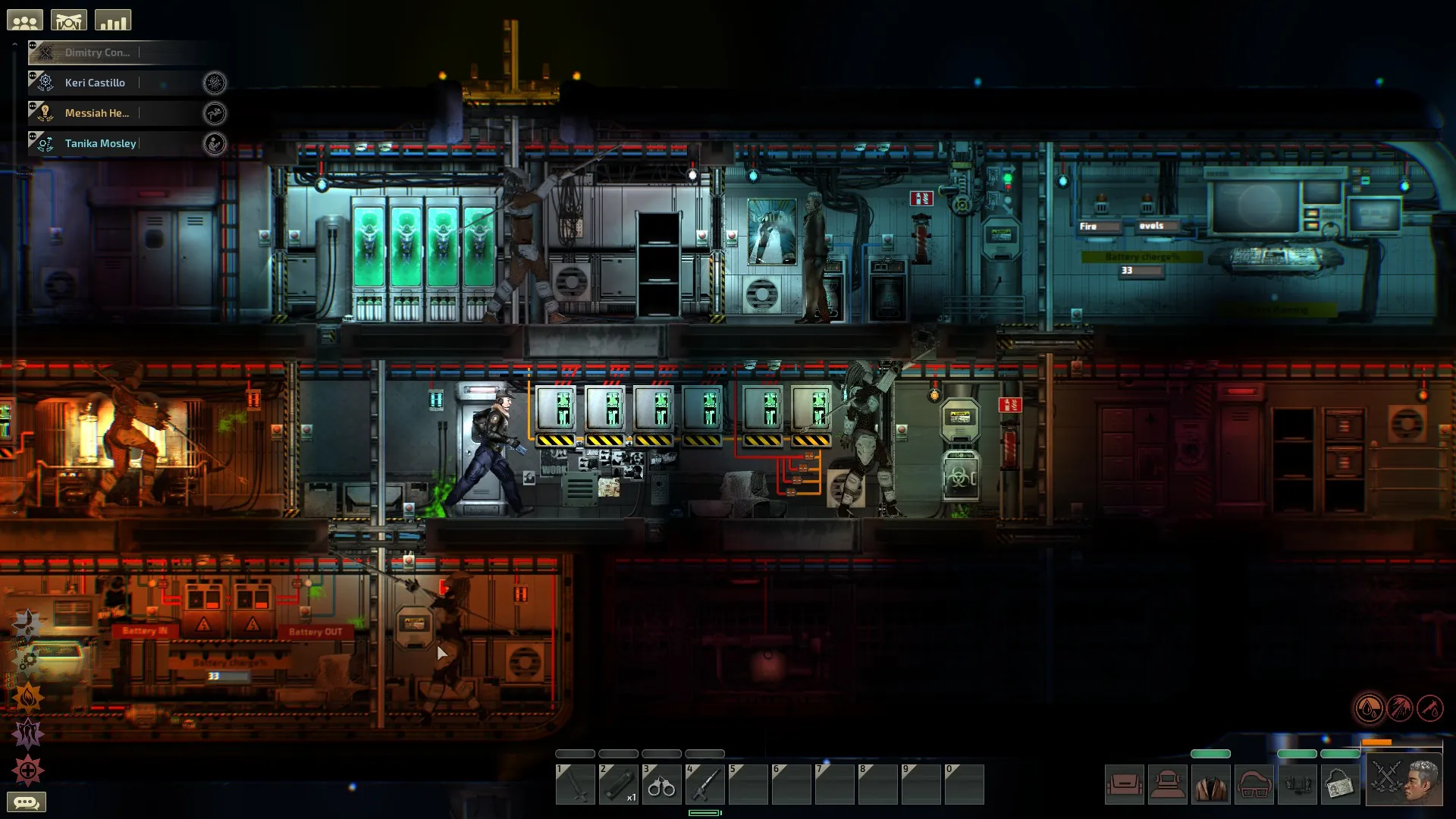Report fire using the orange flame icon
Image resolution: width=1456 pixels, height=819 pixels.
tap(28, 696)
